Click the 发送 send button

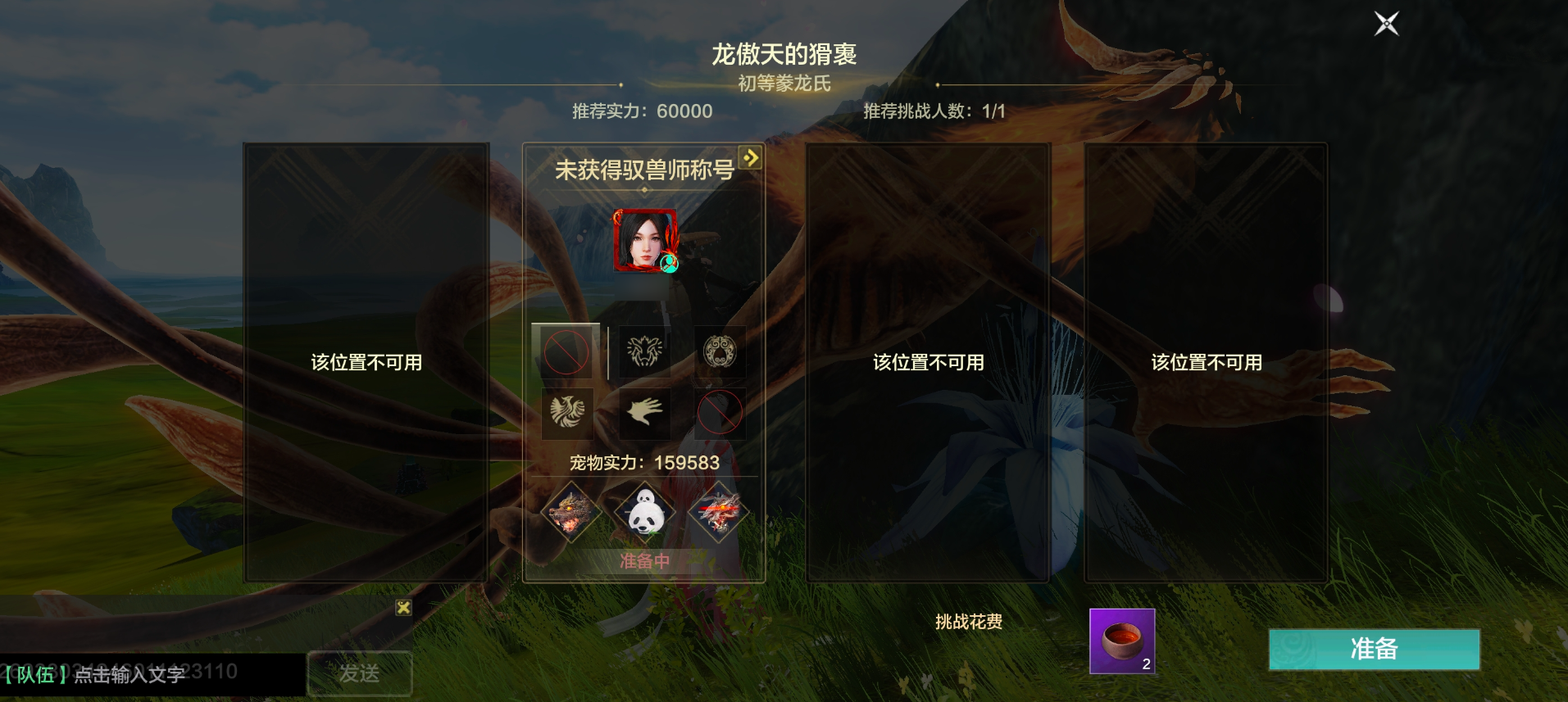[x=360, y=673]
